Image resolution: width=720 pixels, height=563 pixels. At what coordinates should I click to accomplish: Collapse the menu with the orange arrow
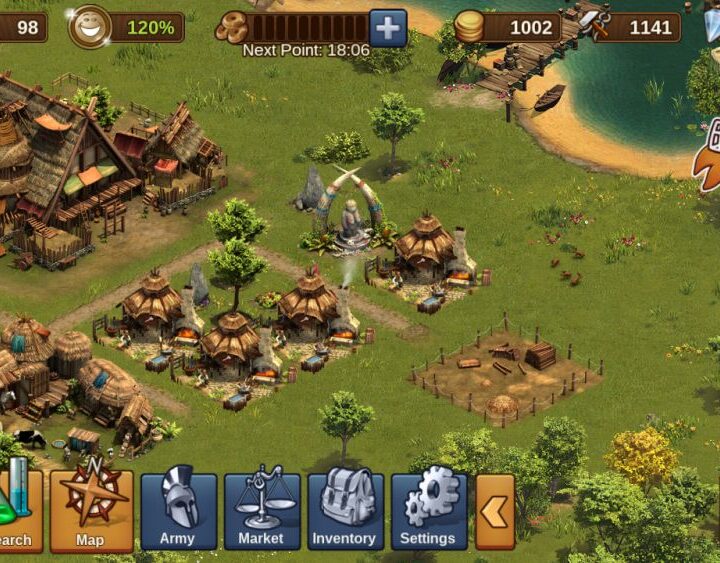(495, 512)
